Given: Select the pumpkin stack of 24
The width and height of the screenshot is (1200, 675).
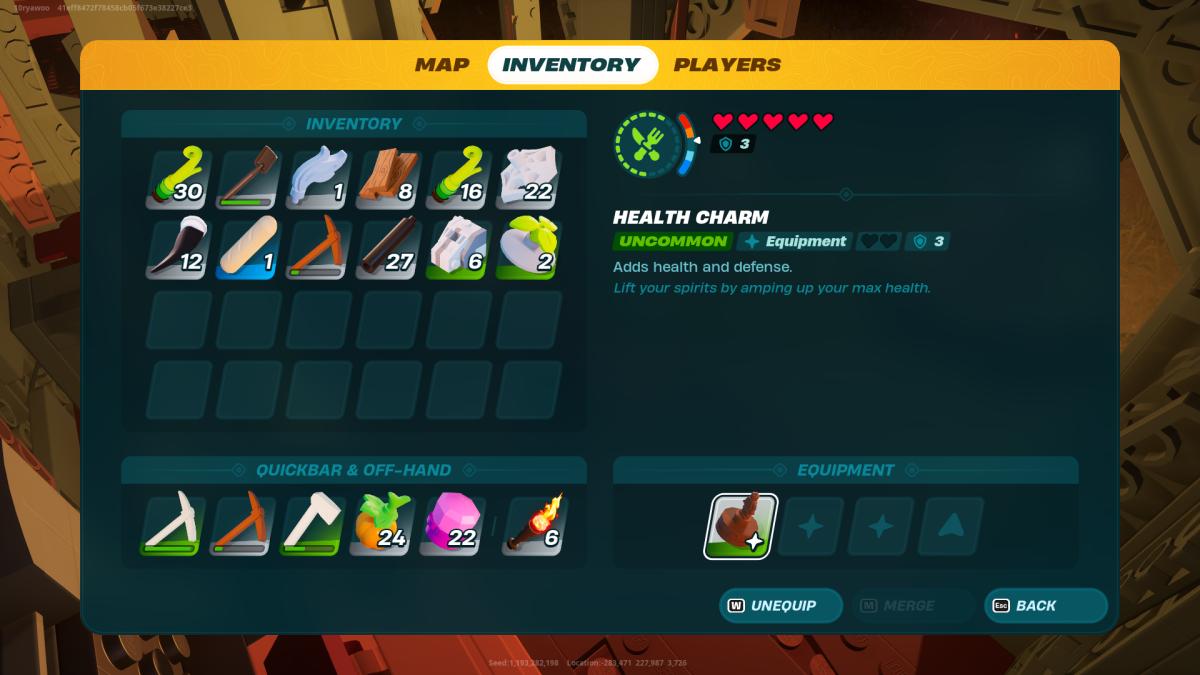Looking at the screenshot, I should tap(384, 525).
